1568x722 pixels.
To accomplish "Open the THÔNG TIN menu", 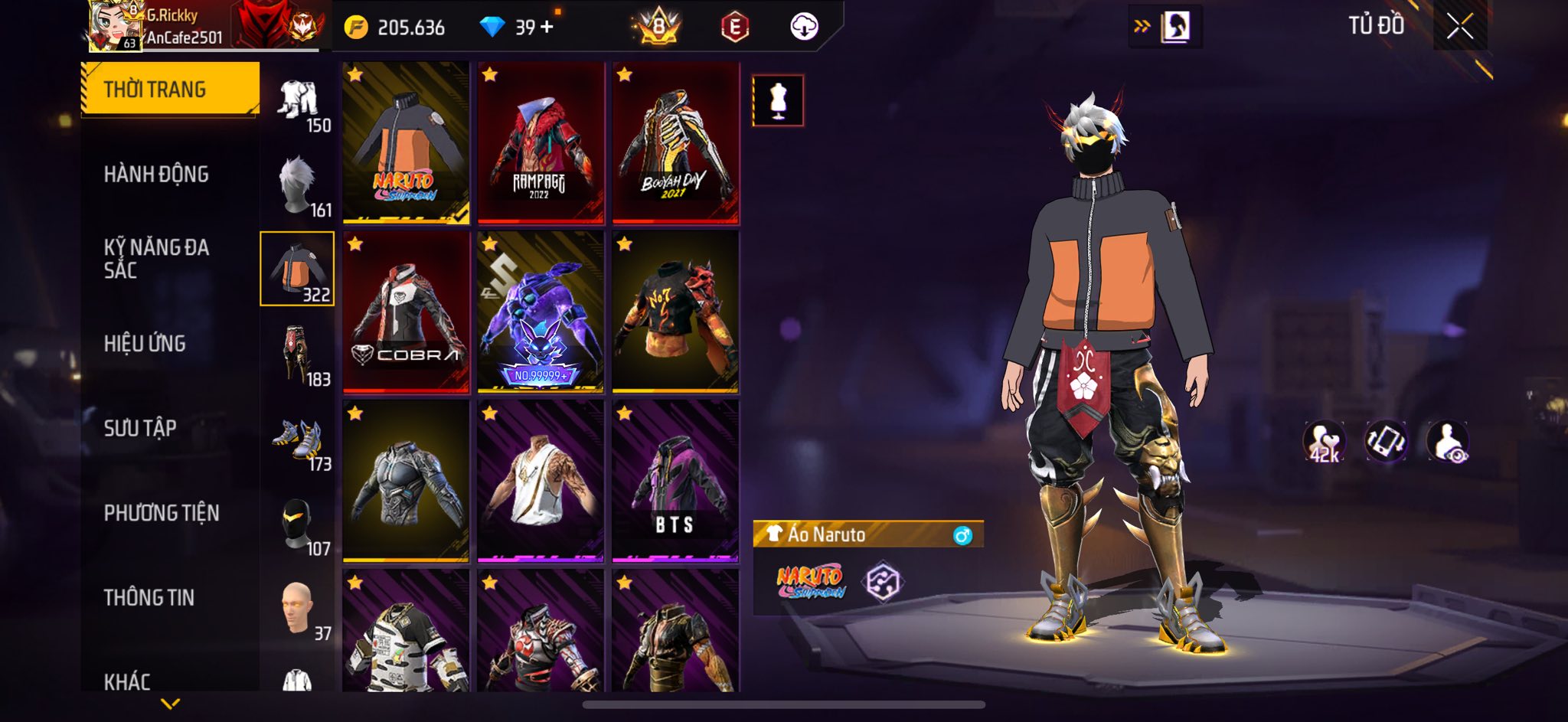I will (149, 597).
